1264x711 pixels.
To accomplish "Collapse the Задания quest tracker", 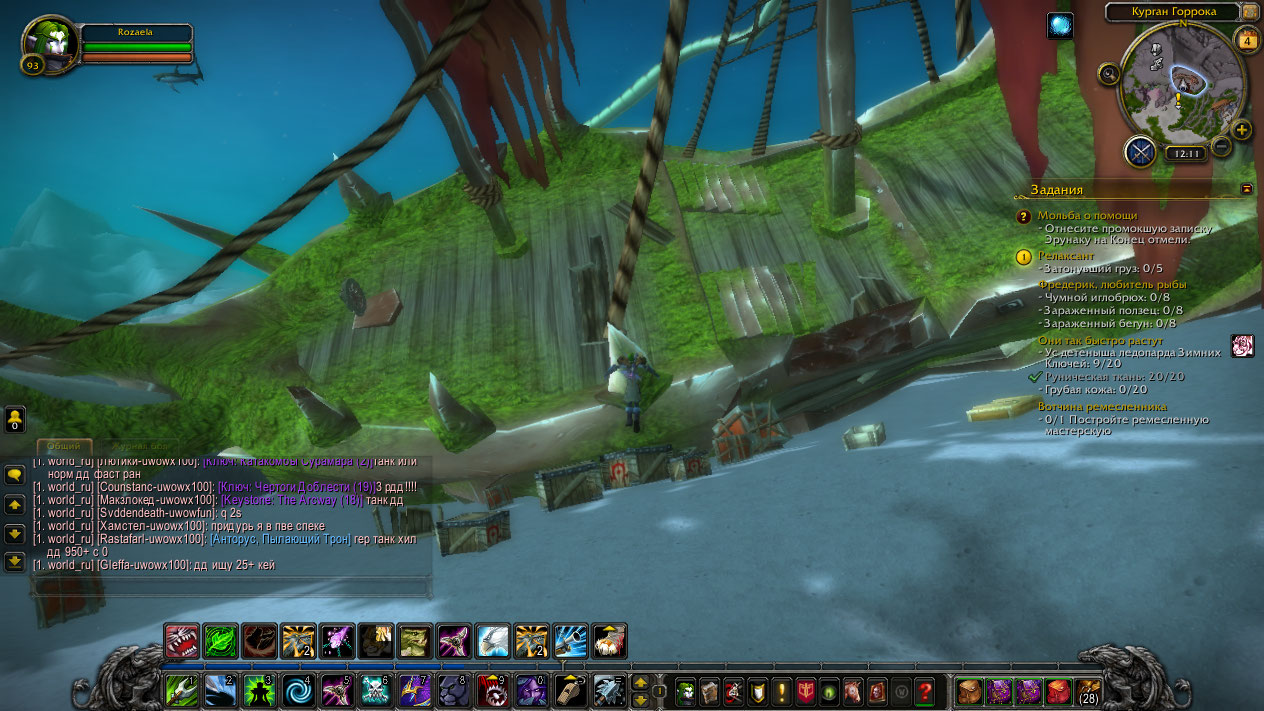I will (x=1246, y=188).
